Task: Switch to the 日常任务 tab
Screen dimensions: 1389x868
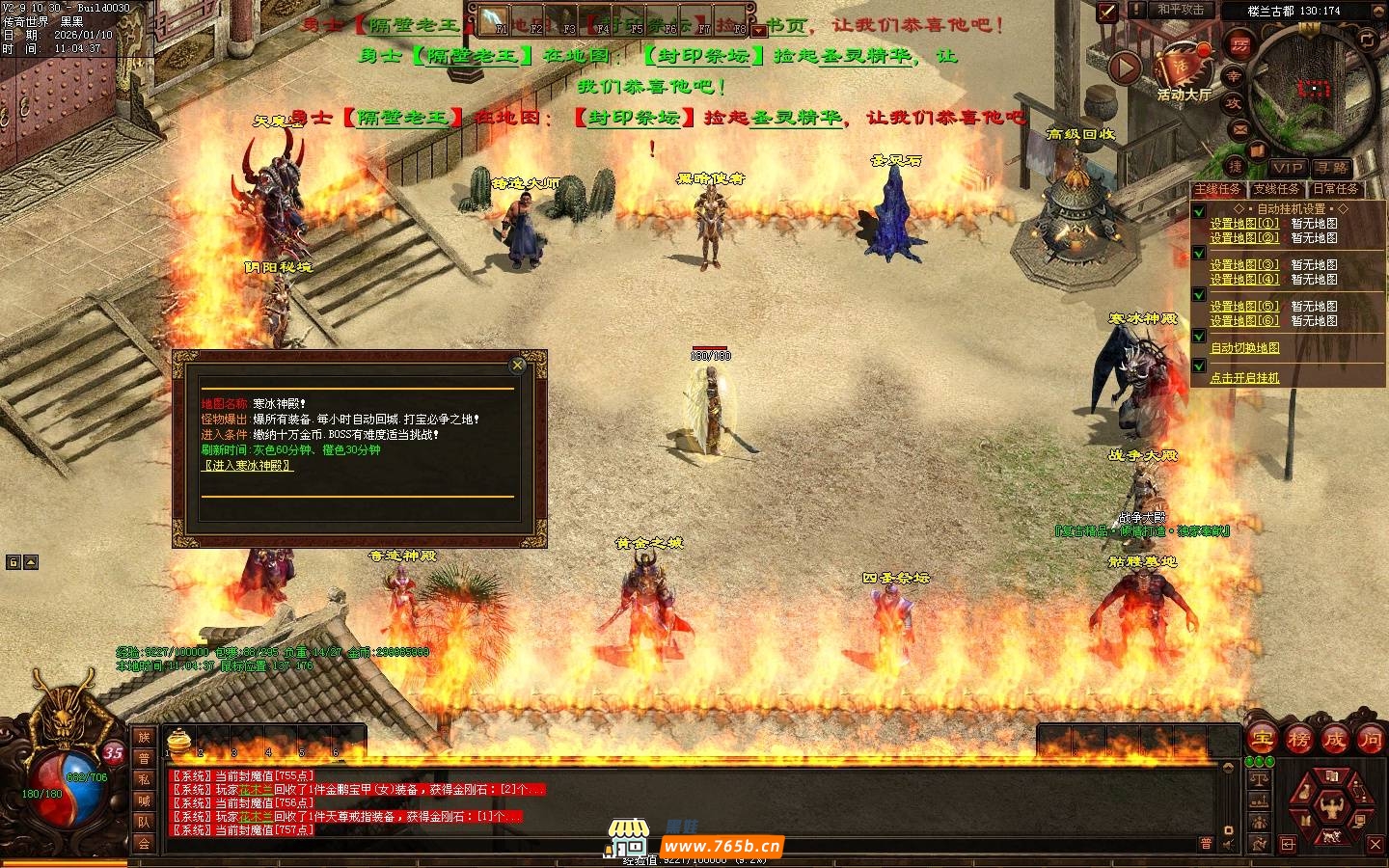Action: click(1335, 189)
